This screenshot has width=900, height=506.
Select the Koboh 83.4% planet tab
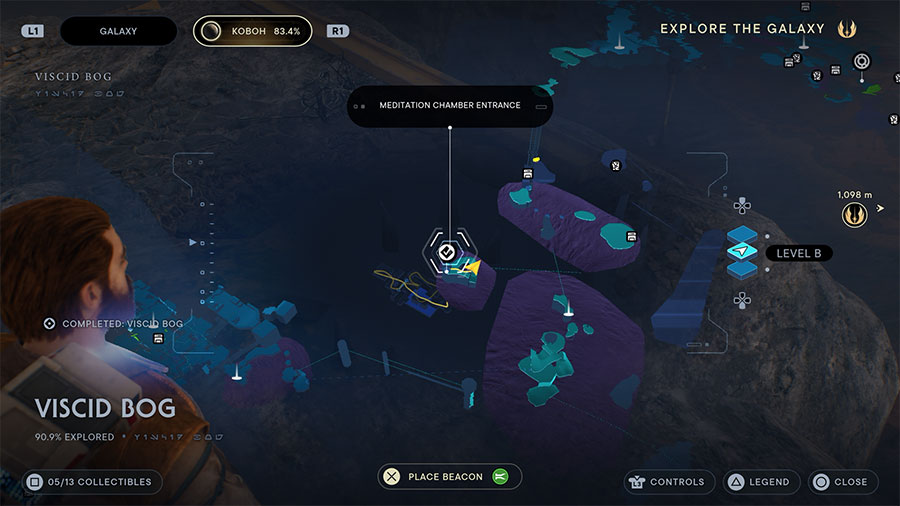[x=252, y=31]
